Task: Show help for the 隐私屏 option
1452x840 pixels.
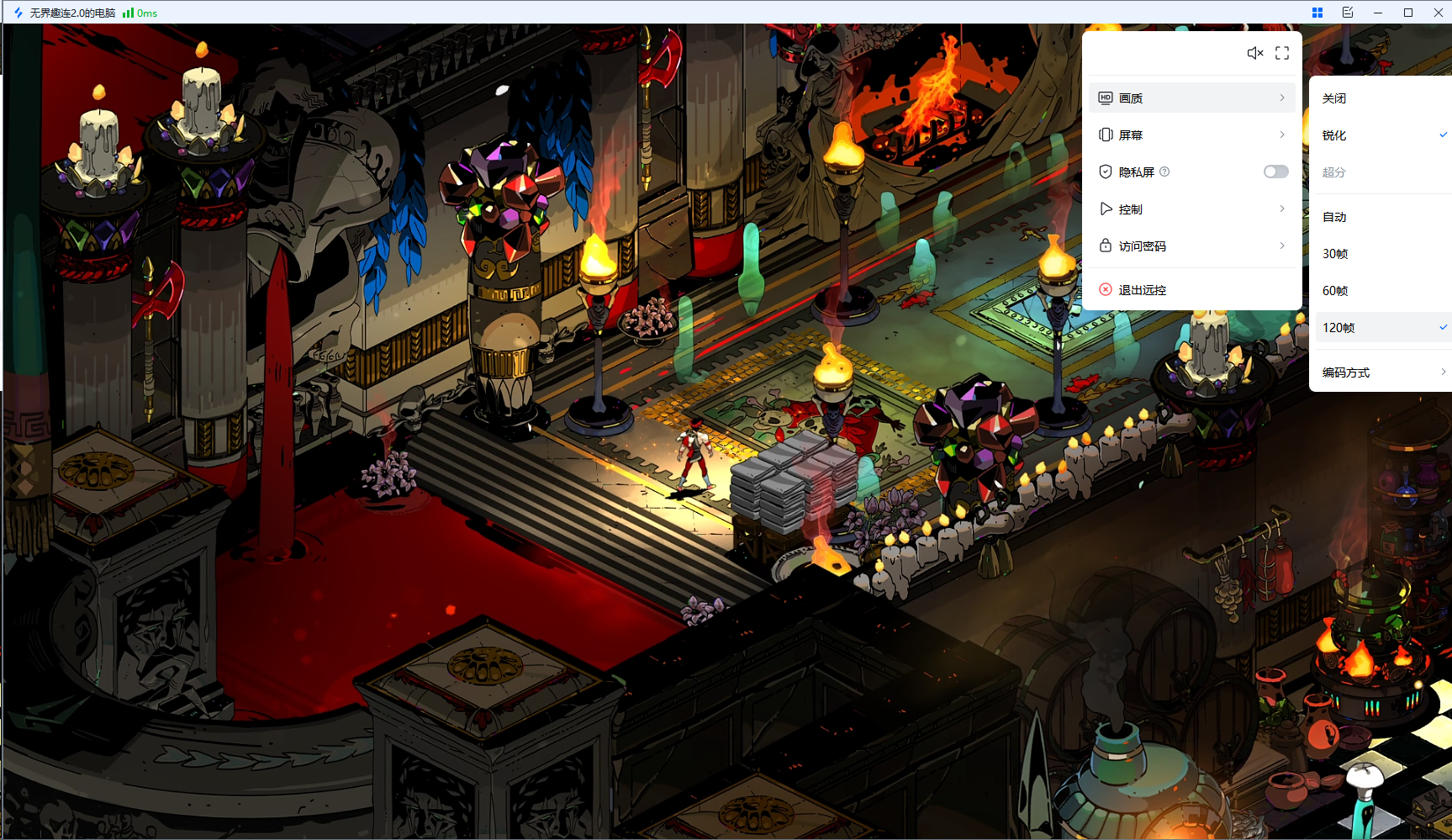Action: click(x=1164, y=172)
